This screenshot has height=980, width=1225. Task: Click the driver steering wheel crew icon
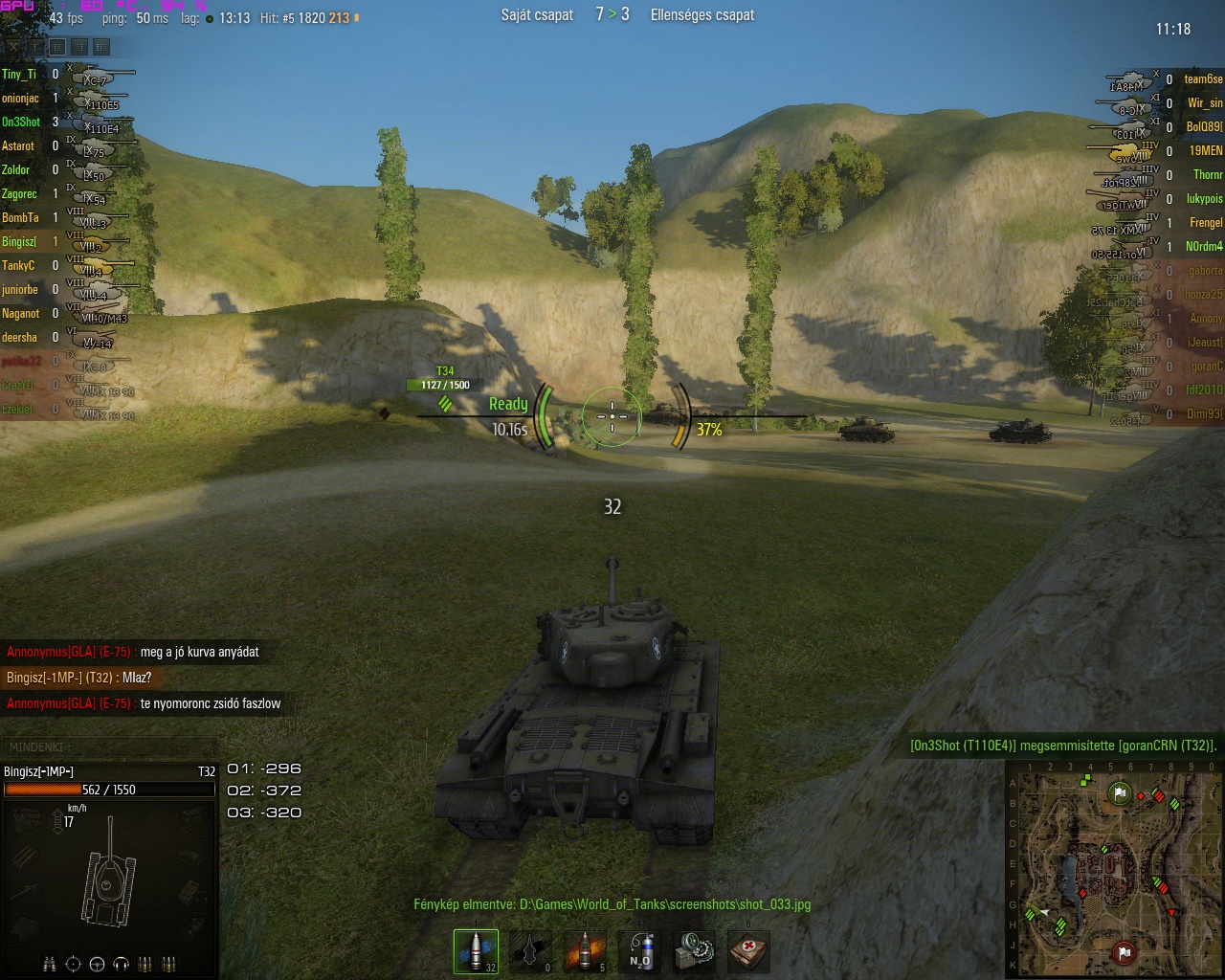[97, 964]
